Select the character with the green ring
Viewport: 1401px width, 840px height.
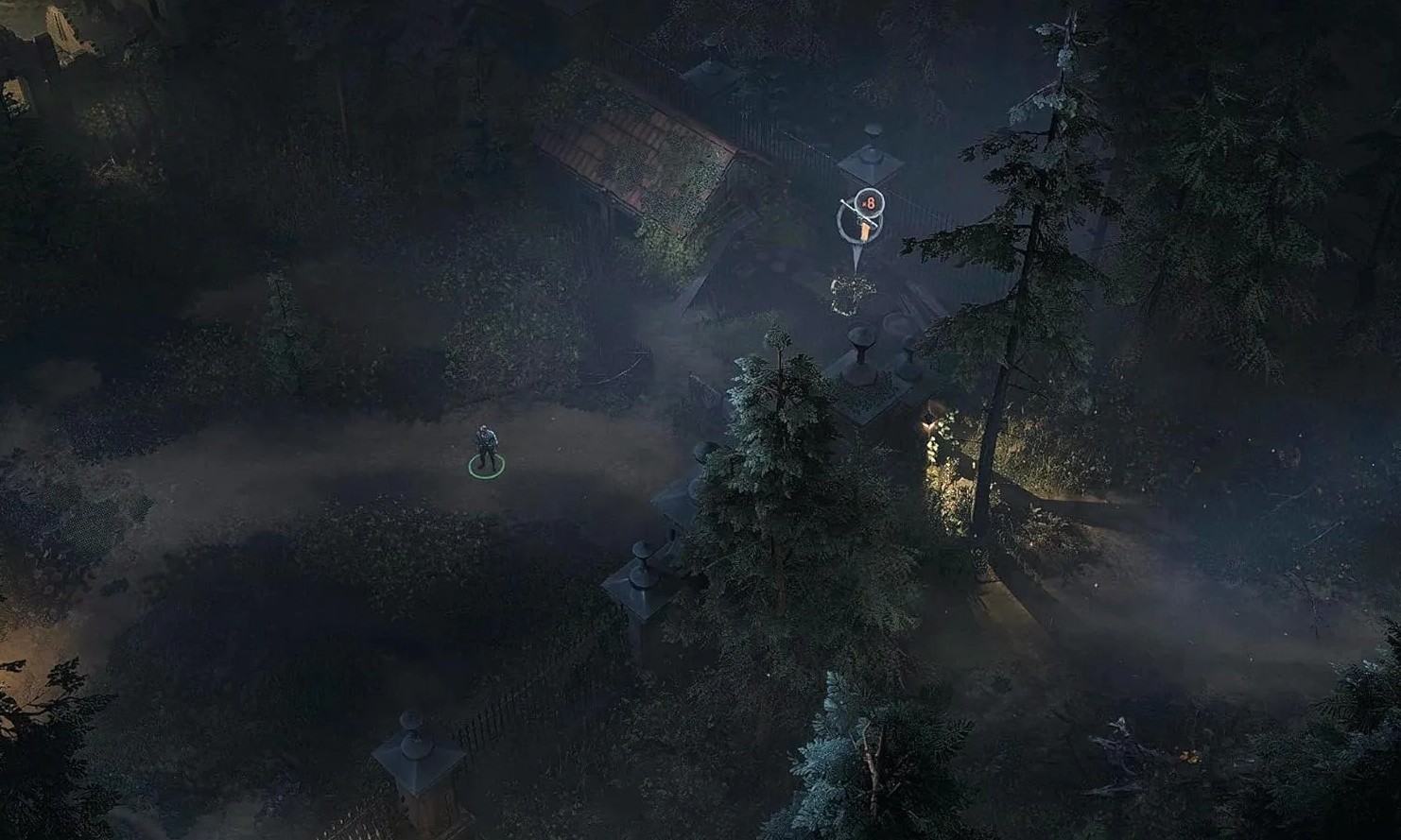[486, 449]
